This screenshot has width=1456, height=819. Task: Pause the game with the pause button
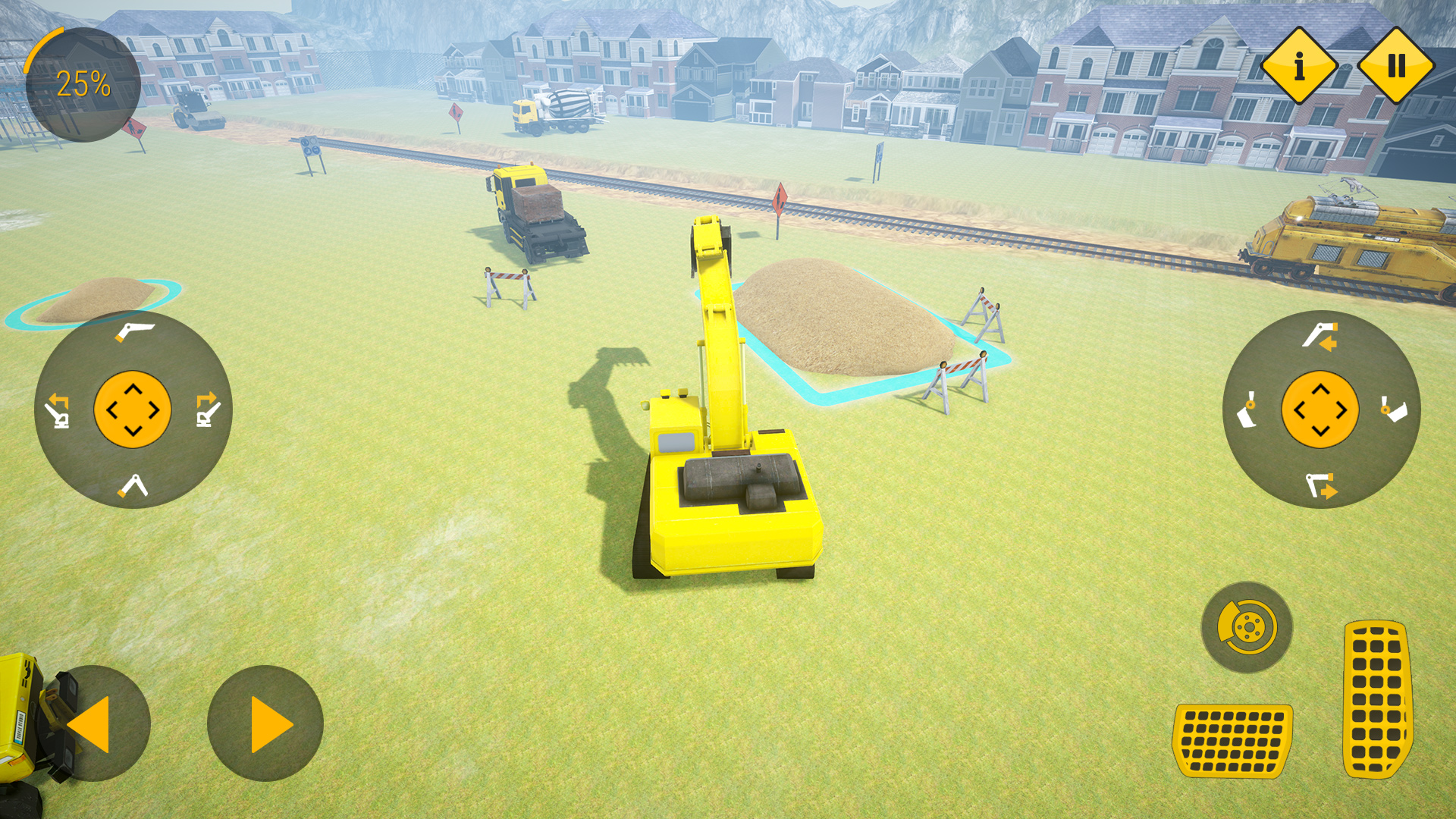1396,66
